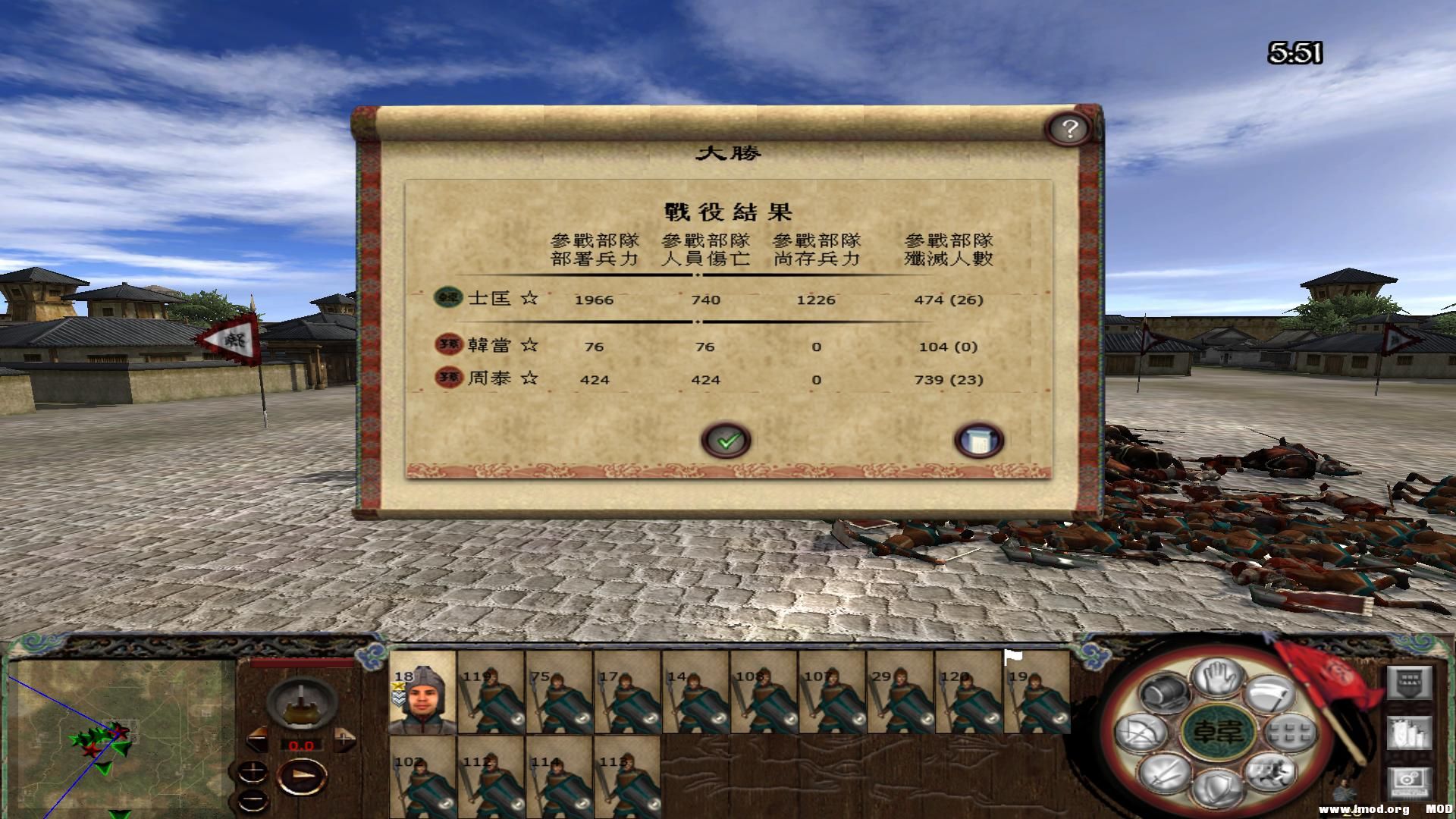Select the crossed swords melee icon

coord(1163,774)
